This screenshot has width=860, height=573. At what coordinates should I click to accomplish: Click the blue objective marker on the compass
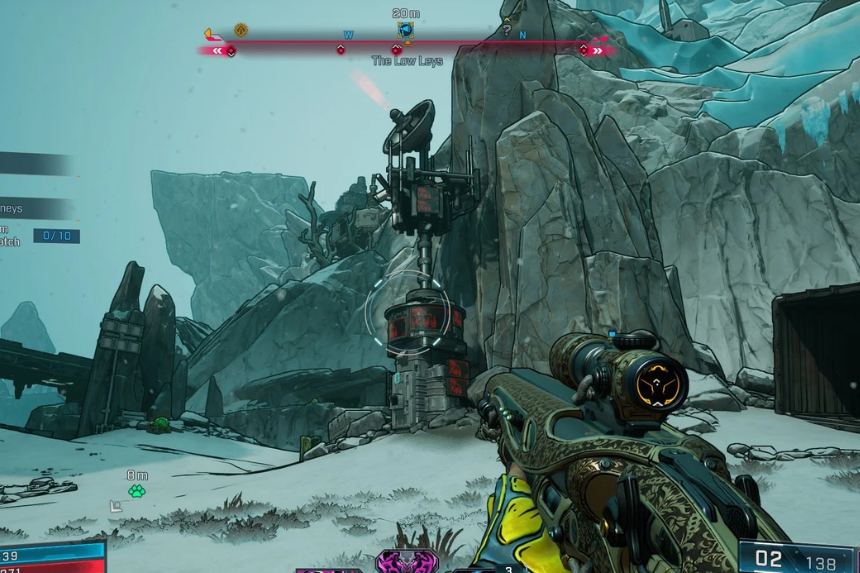click(x=405, y=30)
